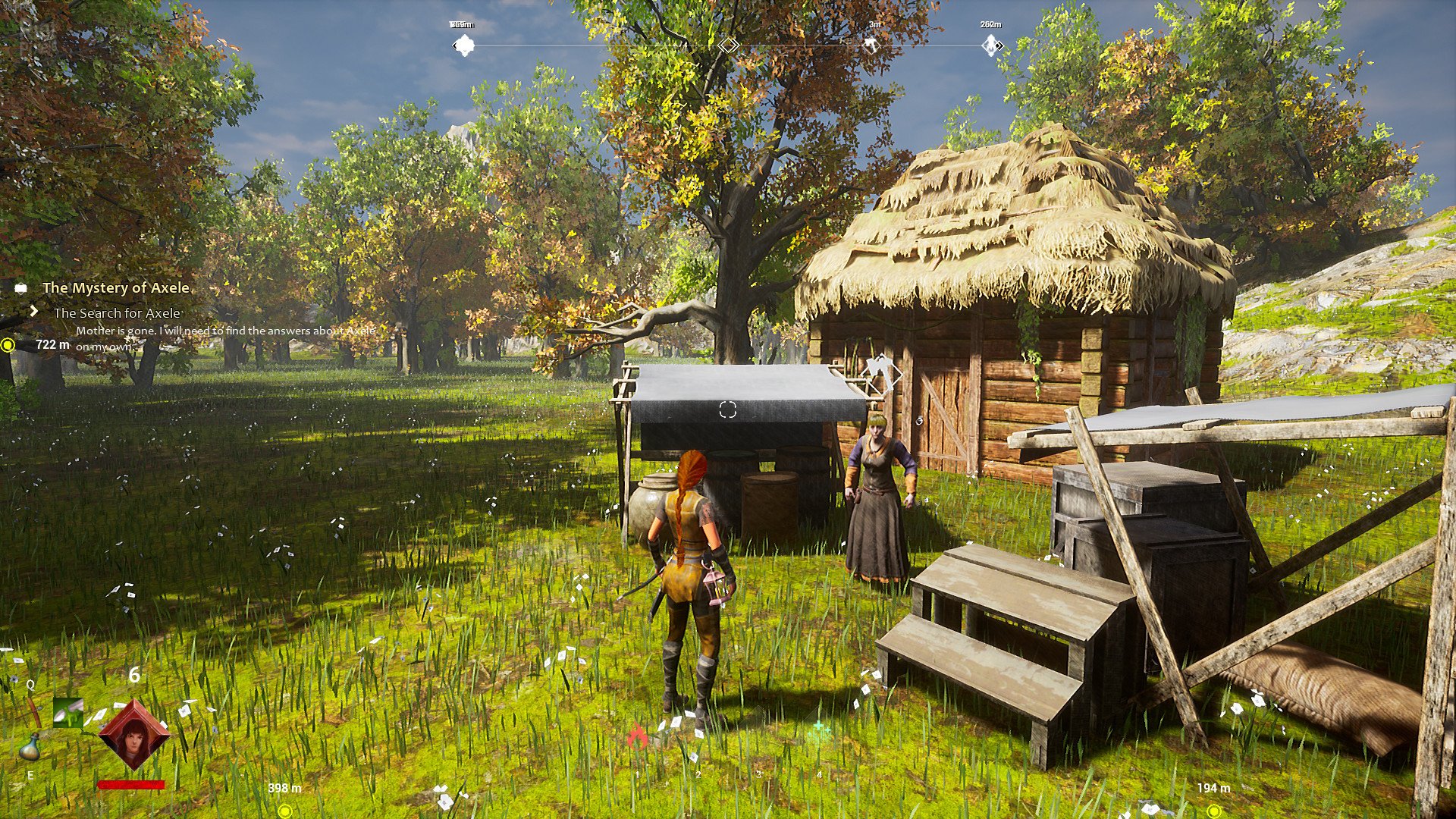1456x819 pixels.
Task: Open The Mystery of Axele quest
Action: coord(115,288)
